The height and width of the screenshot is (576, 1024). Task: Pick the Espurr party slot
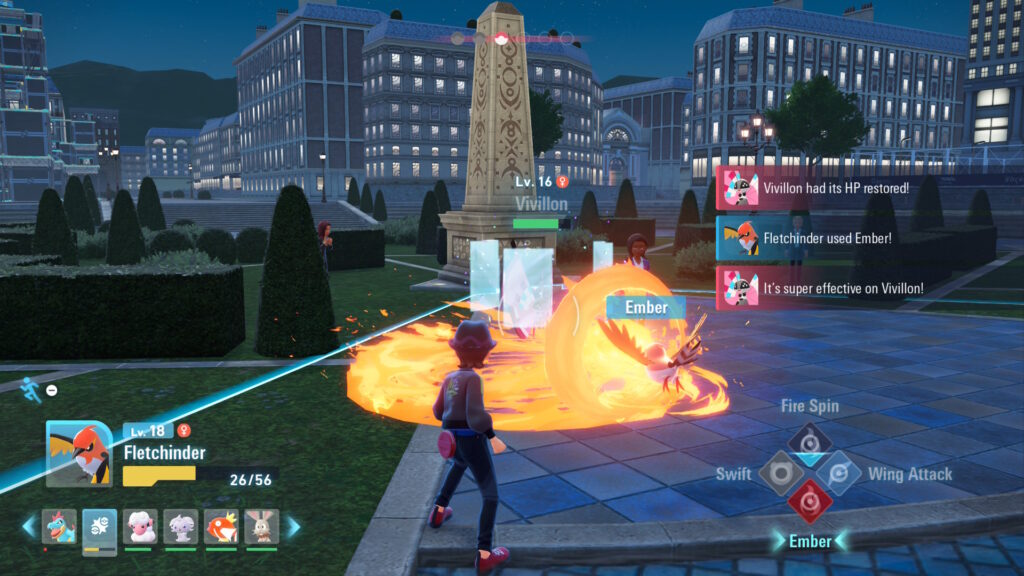click(x=180, y=526)
